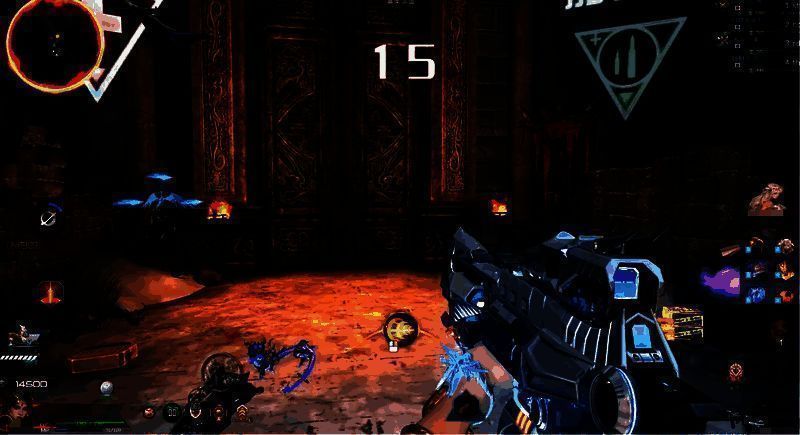Click the circular minimap with the orange ring
This screenshot has width=800, height=435.
(x=53, y=43)
